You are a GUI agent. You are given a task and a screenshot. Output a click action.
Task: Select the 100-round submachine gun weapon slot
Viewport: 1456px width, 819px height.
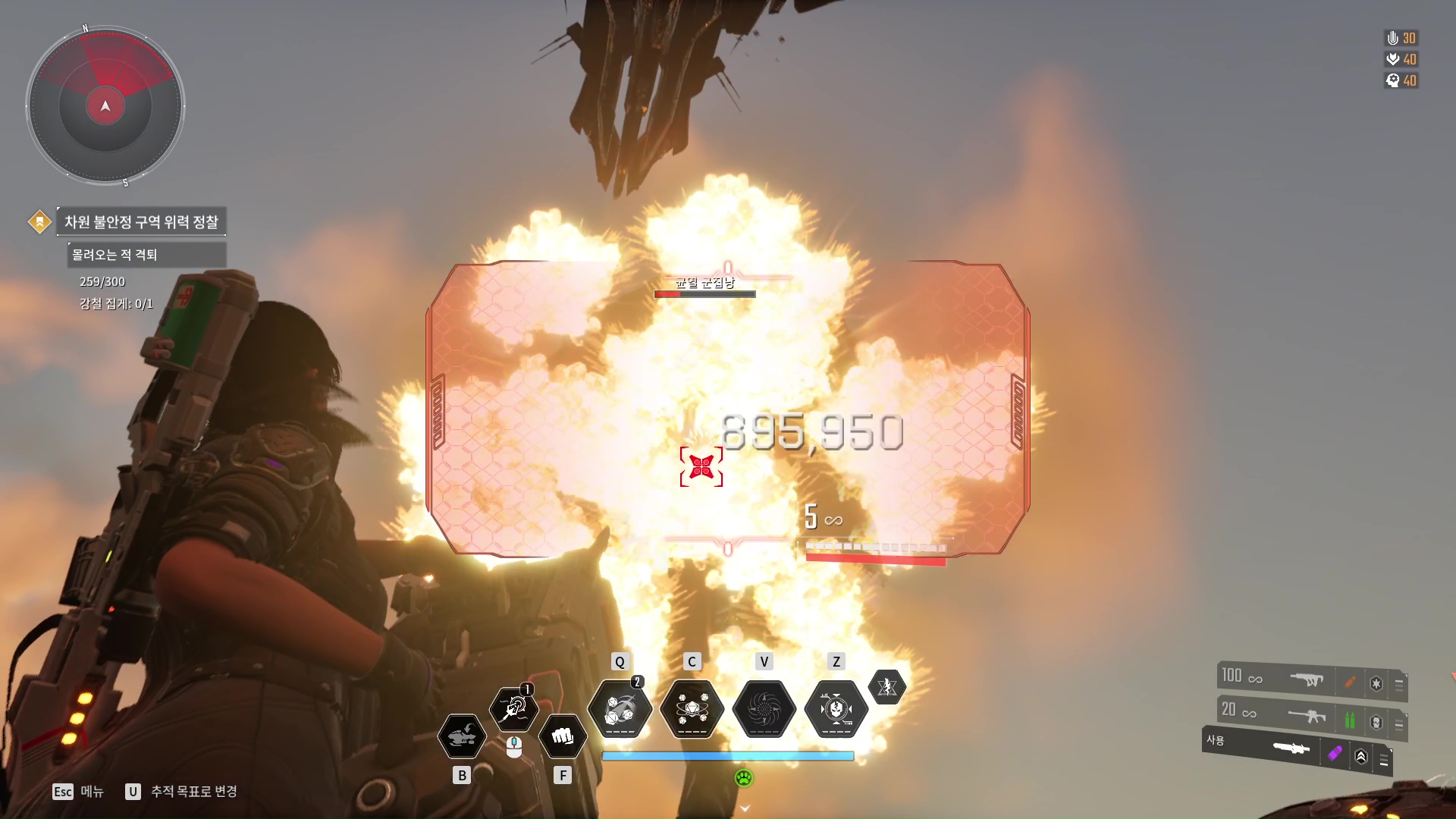point(1304,679)
